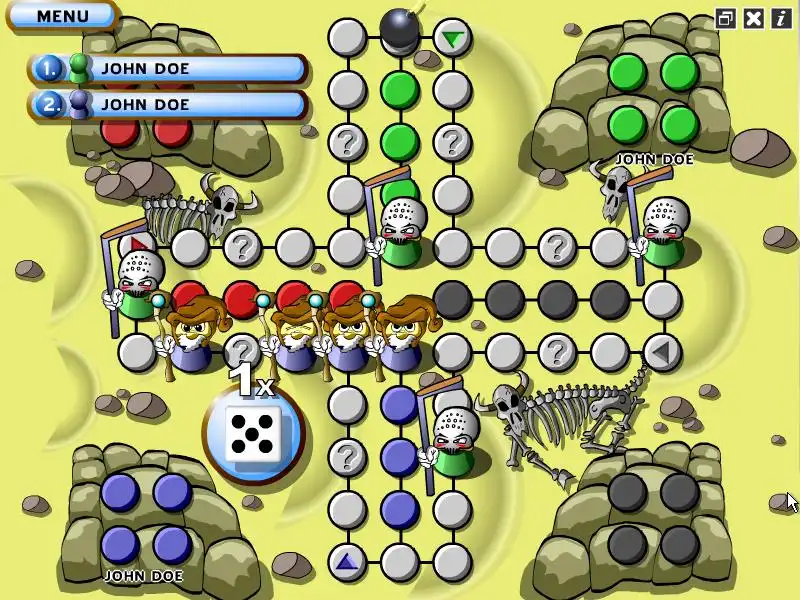800x600 pixels.
Task: Toggle windowed mode with the restore icon
Action: click(726, 17)
